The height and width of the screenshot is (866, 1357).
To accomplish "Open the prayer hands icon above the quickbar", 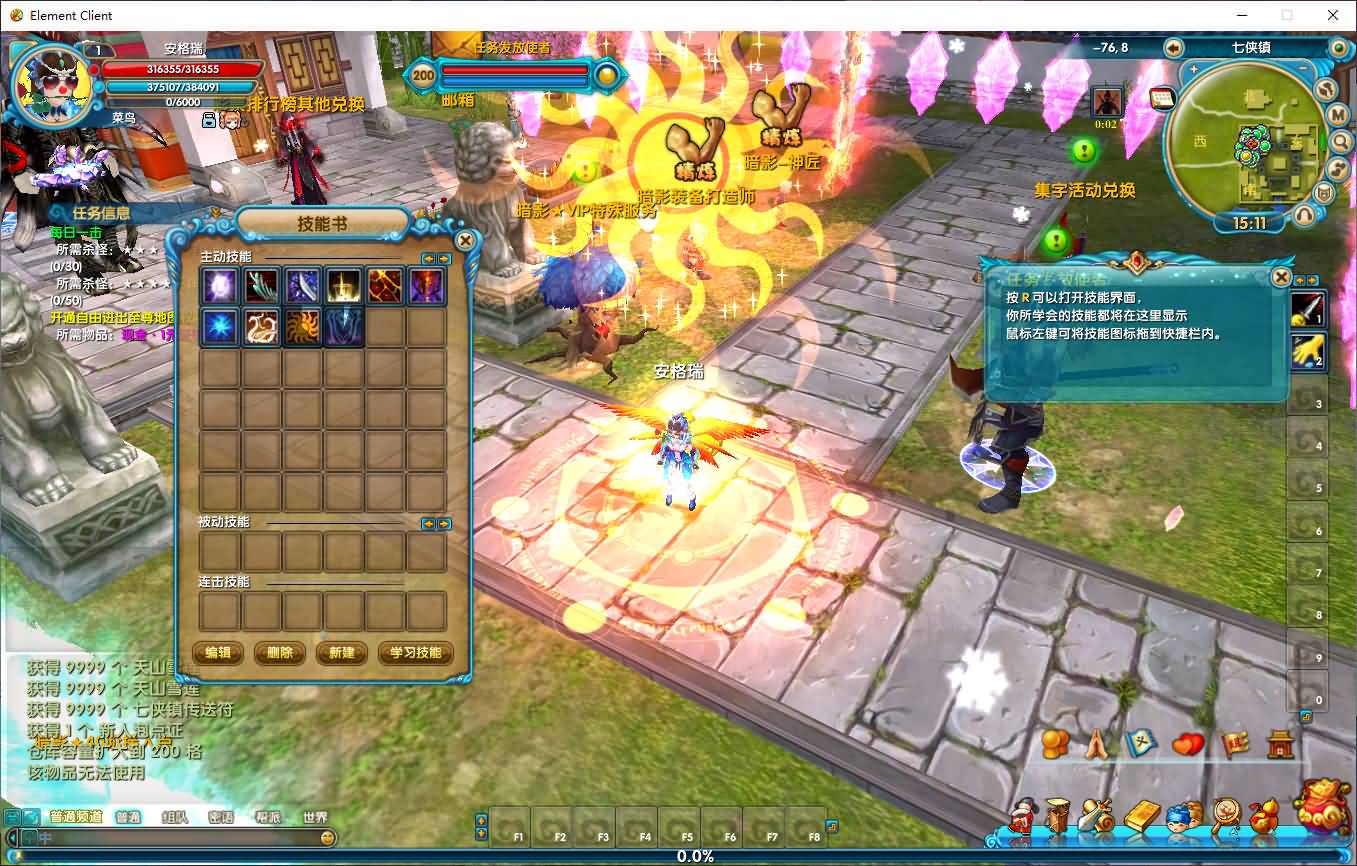I will (x=1096, y=743).
